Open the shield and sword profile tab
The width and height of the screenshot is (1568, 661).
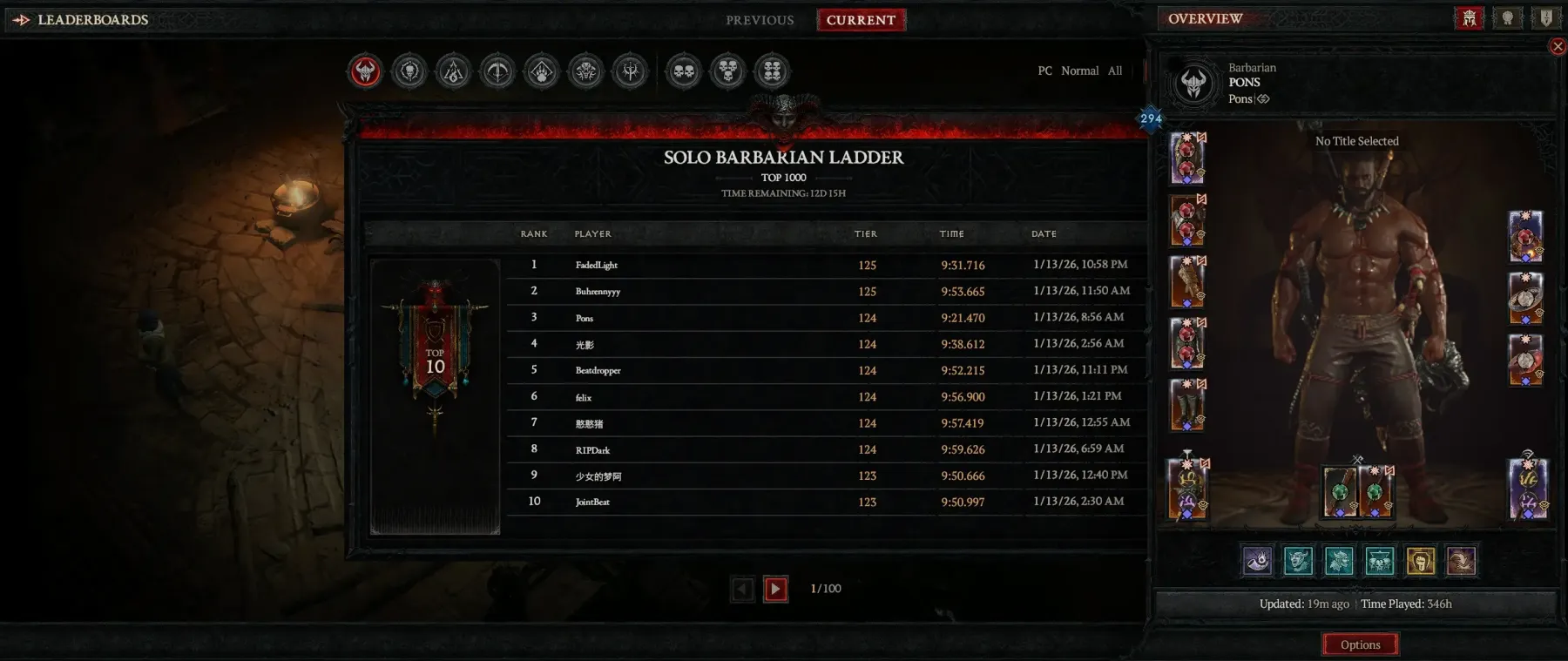1545,18
